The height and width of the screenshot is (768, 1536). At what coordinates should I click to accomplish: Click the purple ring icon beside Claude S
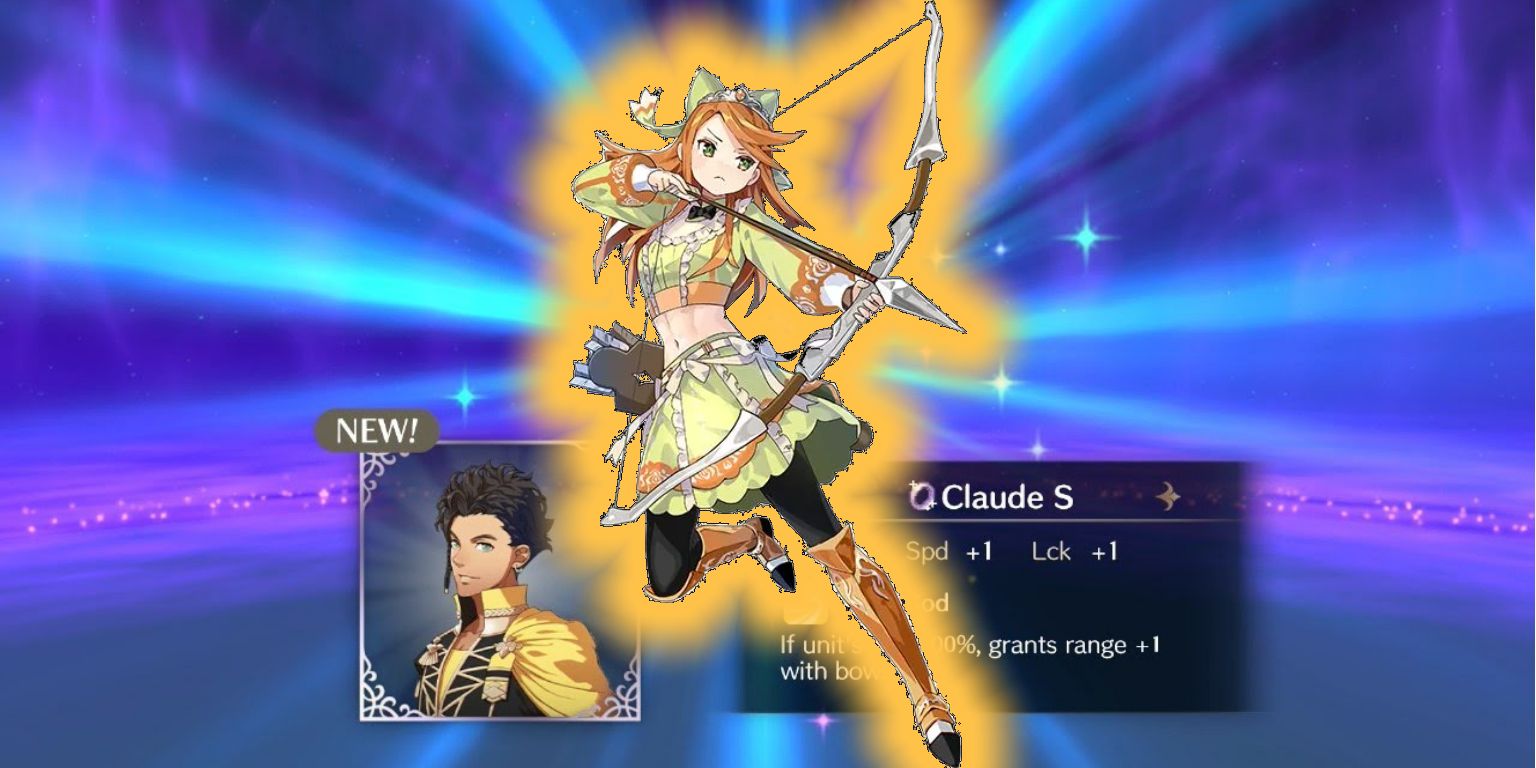tap(922, 497)
